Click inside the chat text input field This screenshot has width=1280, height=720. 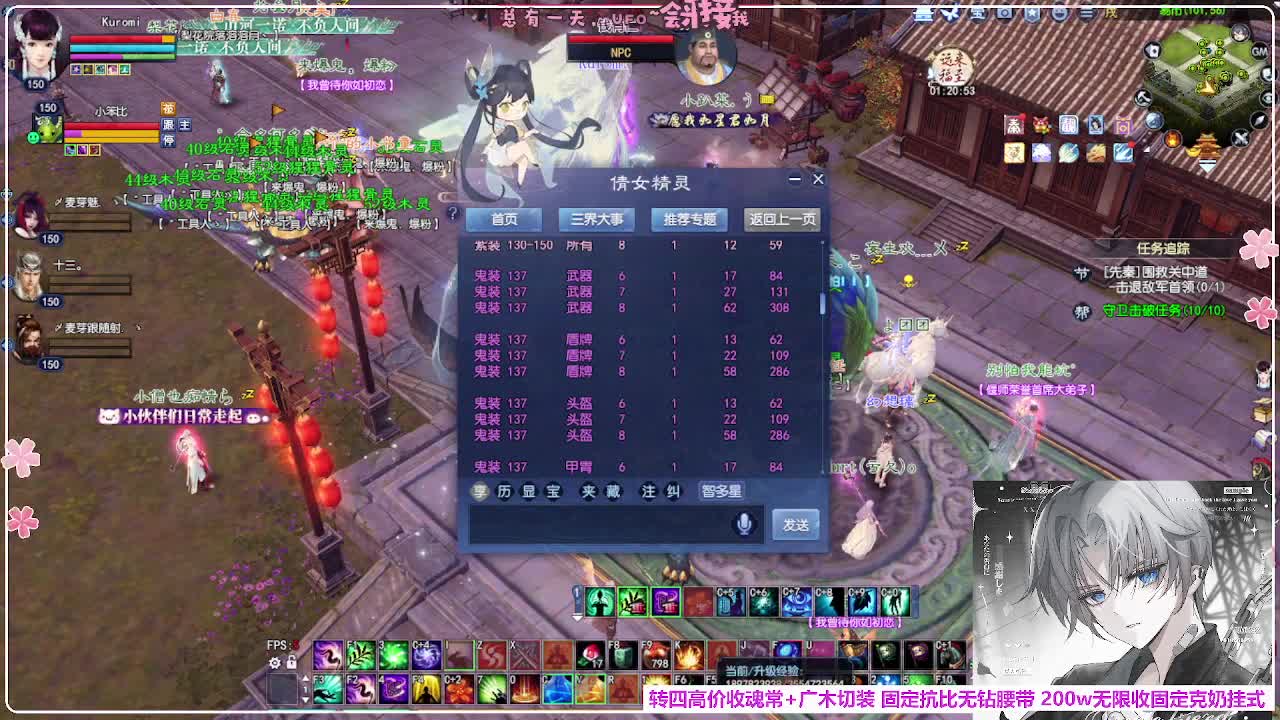click(600, 524)
